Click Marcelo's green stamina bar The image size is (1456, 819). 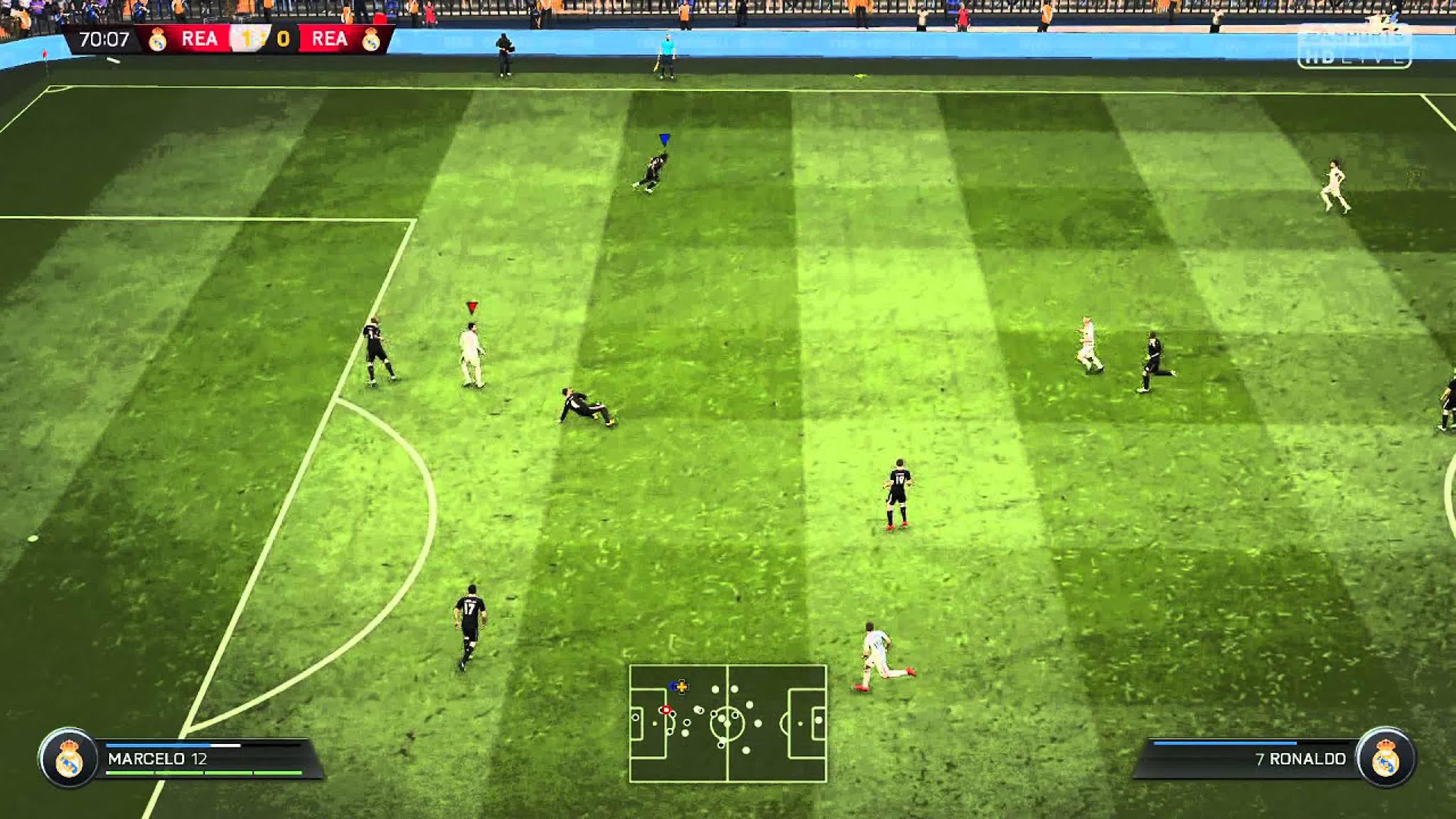tap(203, 777)
